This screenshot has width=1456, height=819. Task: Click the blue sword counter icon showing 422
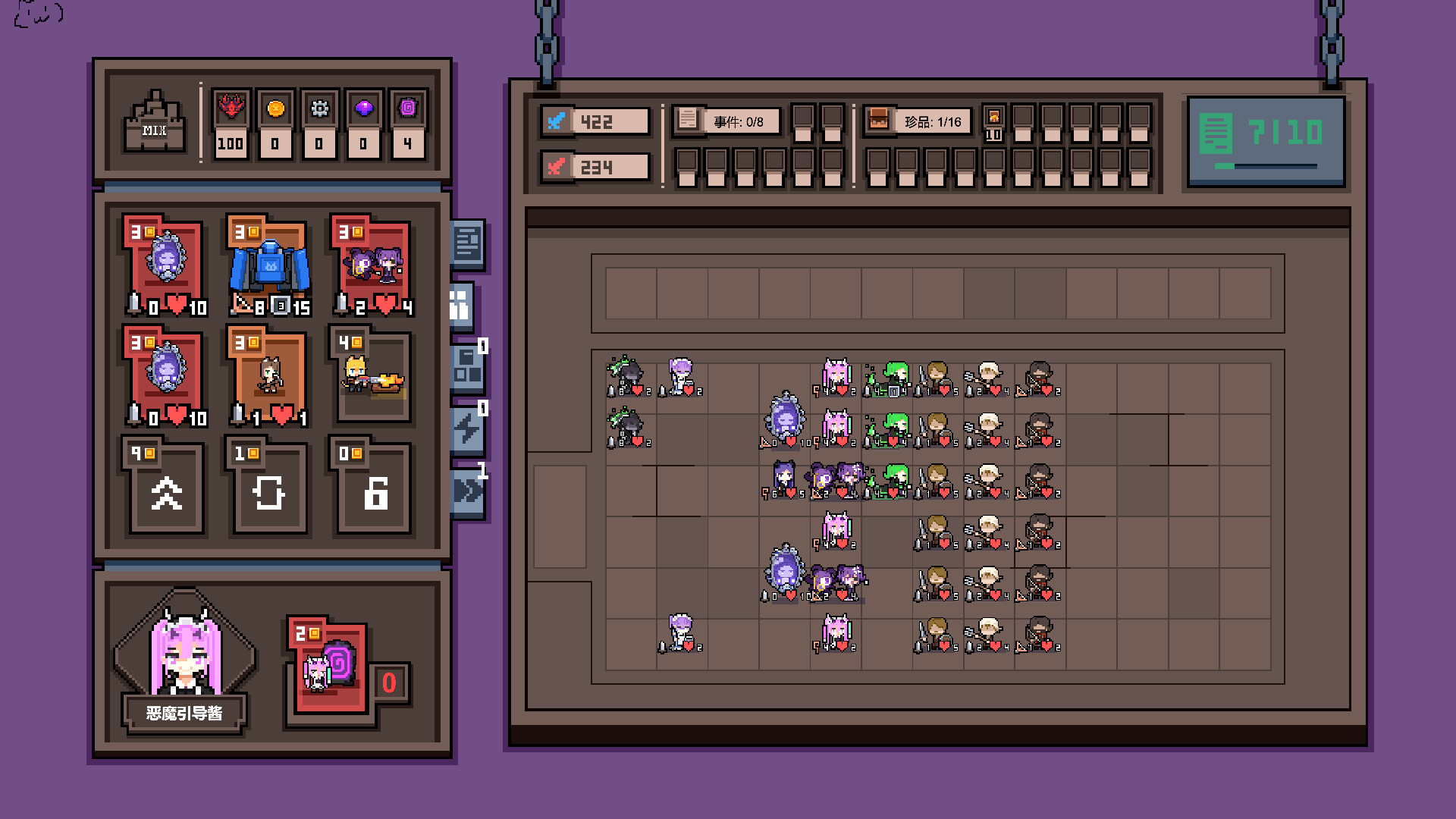point(556,120)
